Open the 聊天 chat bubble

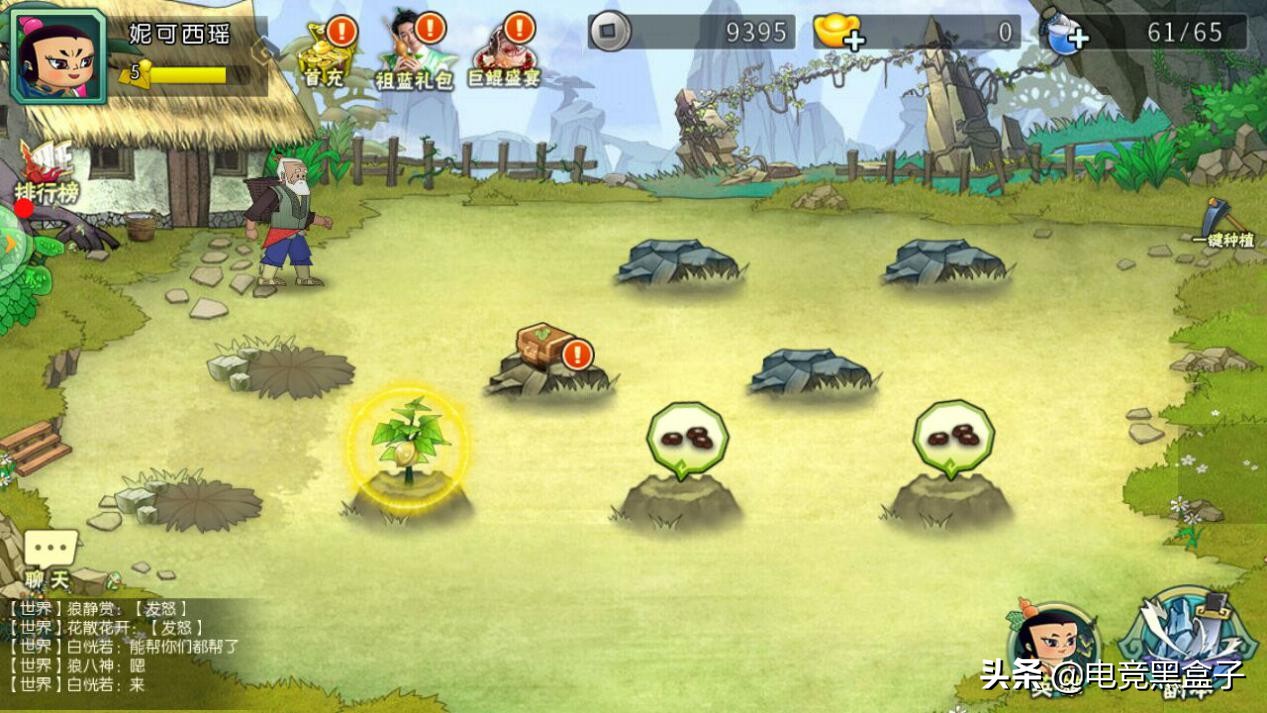[49, 556]
